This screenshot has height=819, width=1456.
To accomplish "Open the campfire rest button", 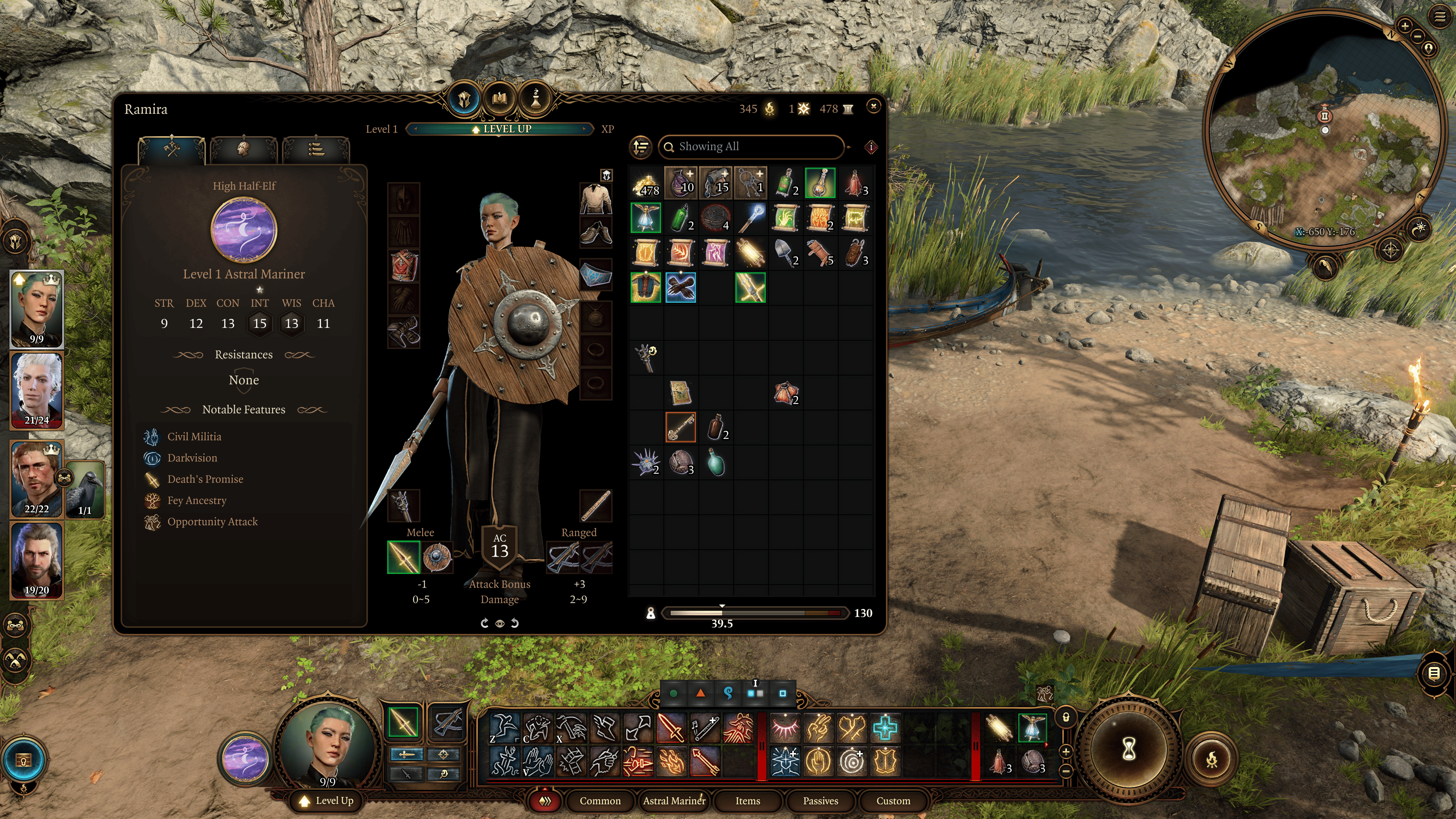I will [1211, 759].
